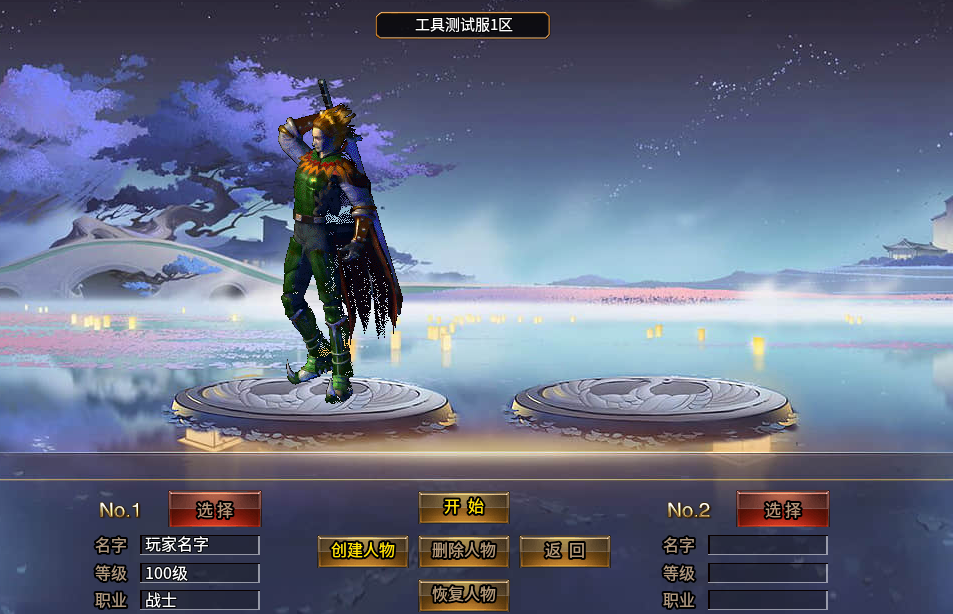
Task: Click the 工具测试服1区 server name banner
Action: [462, 25]
